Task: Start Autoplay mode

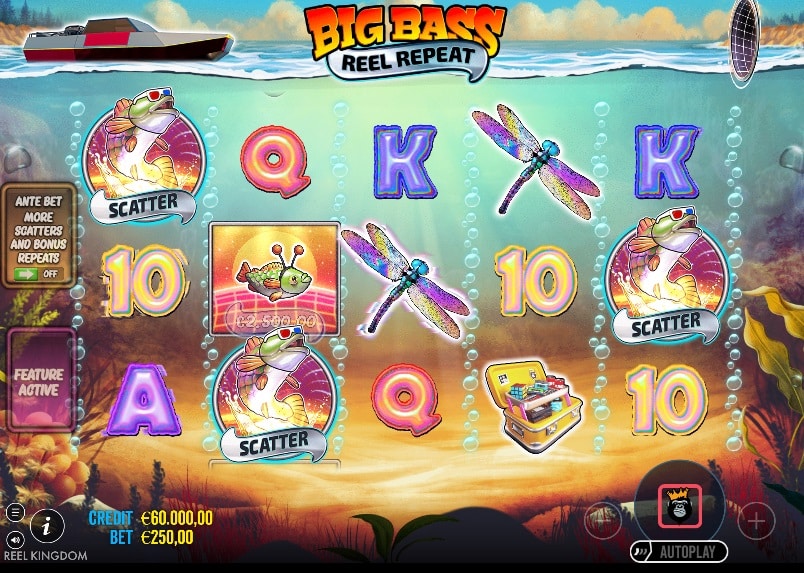Action: pos(678,551)
